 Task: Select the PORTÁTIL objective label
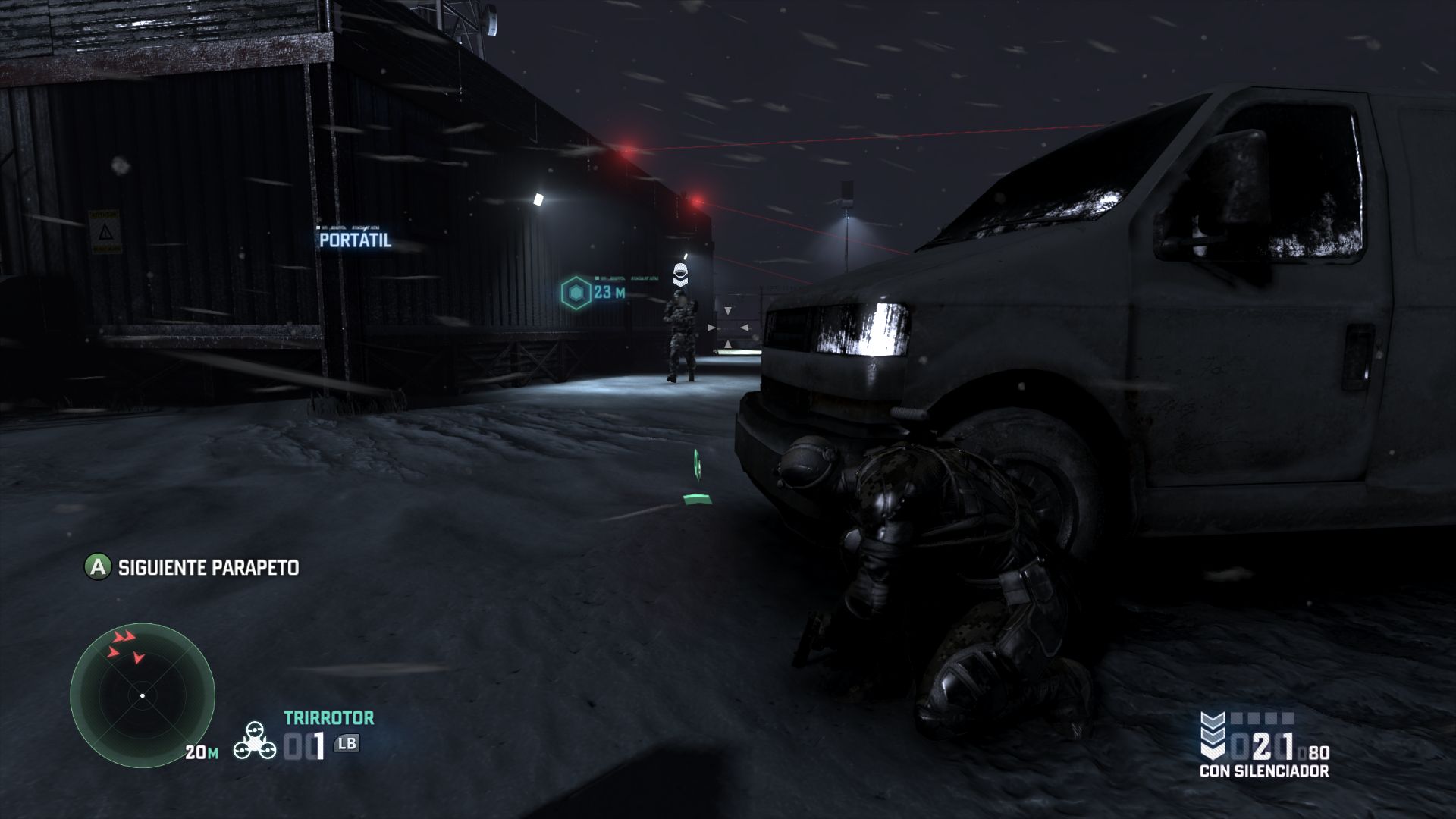coord(355,240)
